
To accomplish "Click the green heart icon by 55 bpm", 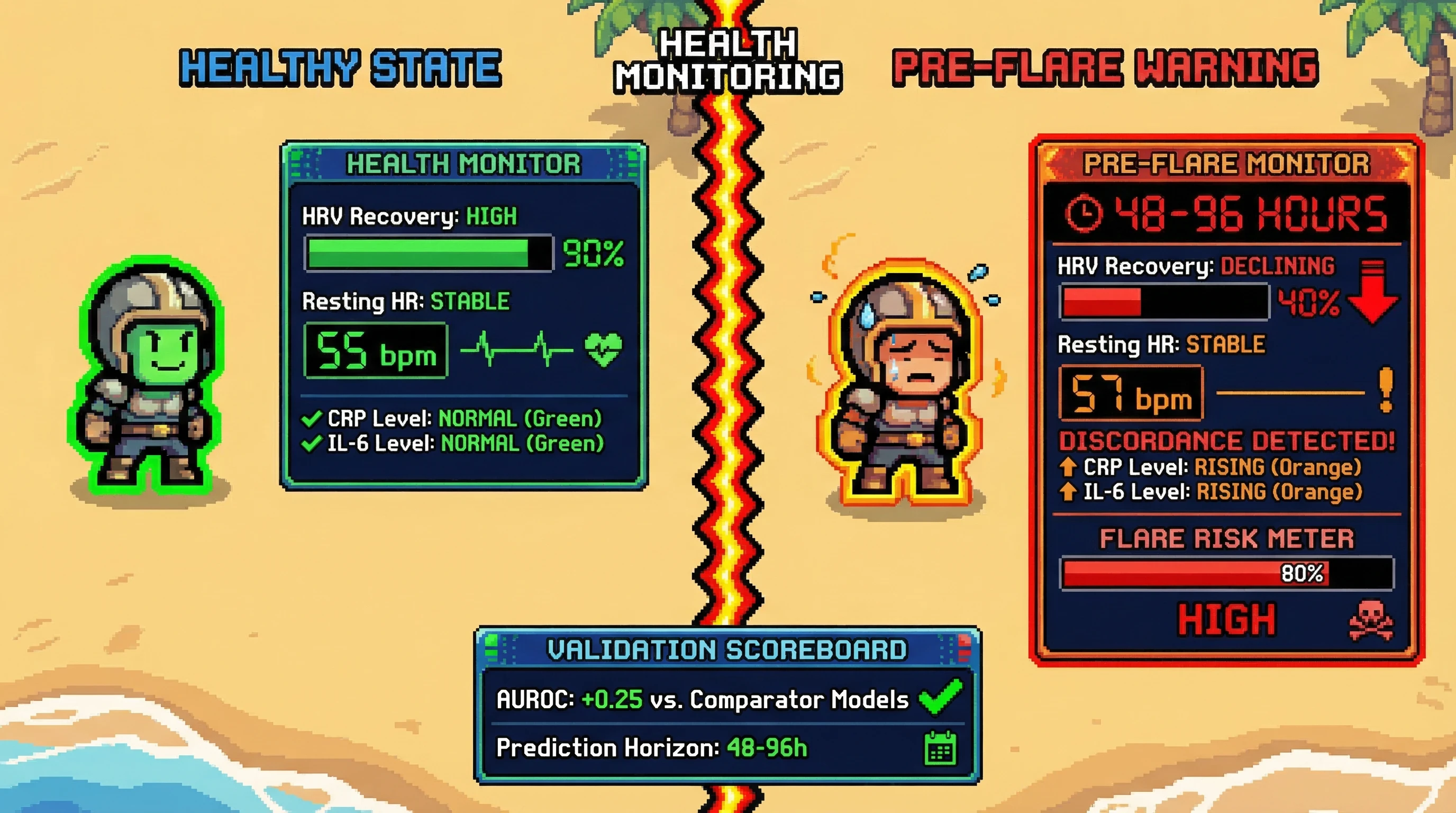I will click(x=603, y=349).
